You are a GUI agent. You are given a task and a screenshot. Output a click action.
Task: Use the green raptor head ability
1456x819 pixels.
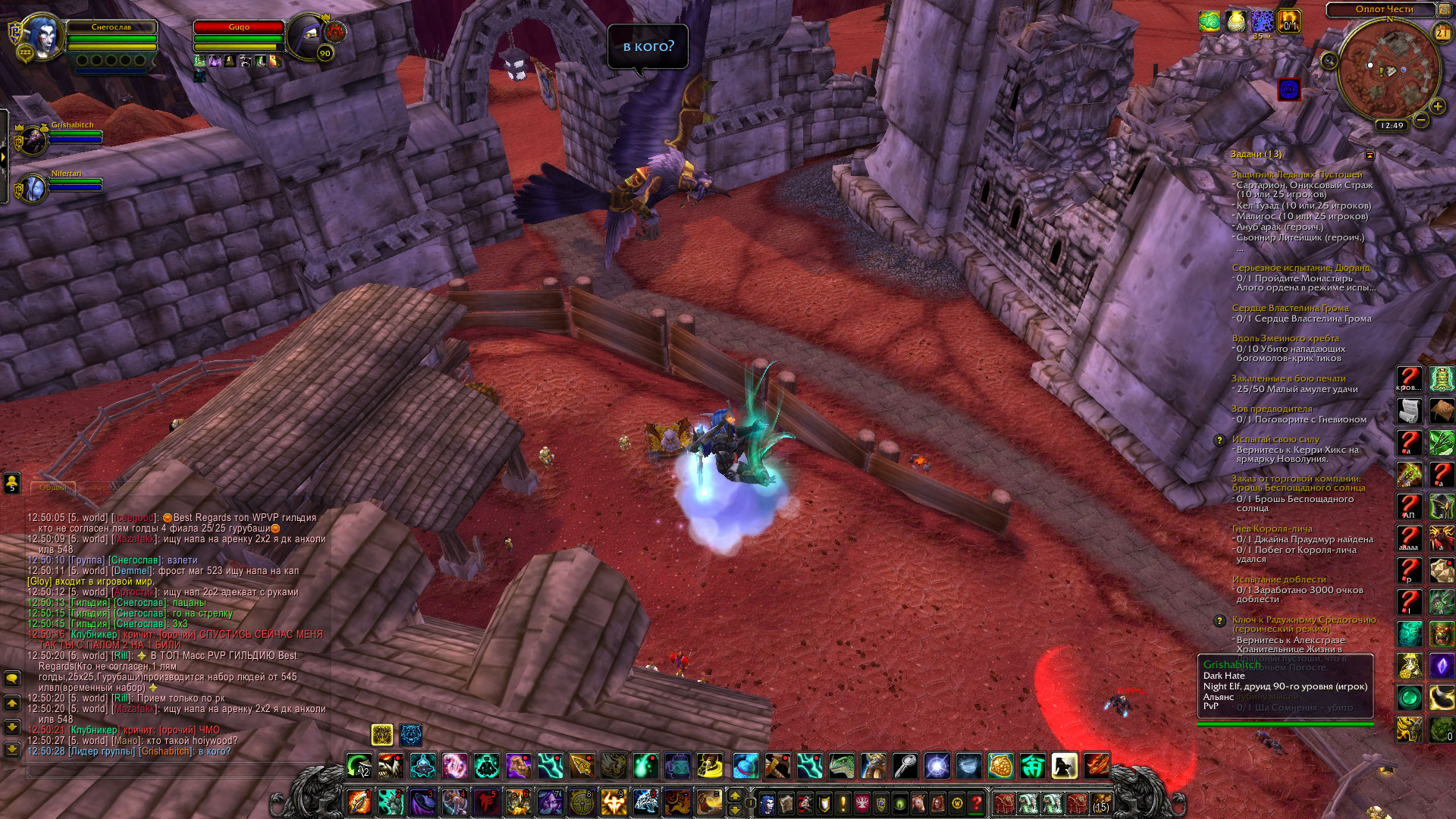tap(841, 766)
